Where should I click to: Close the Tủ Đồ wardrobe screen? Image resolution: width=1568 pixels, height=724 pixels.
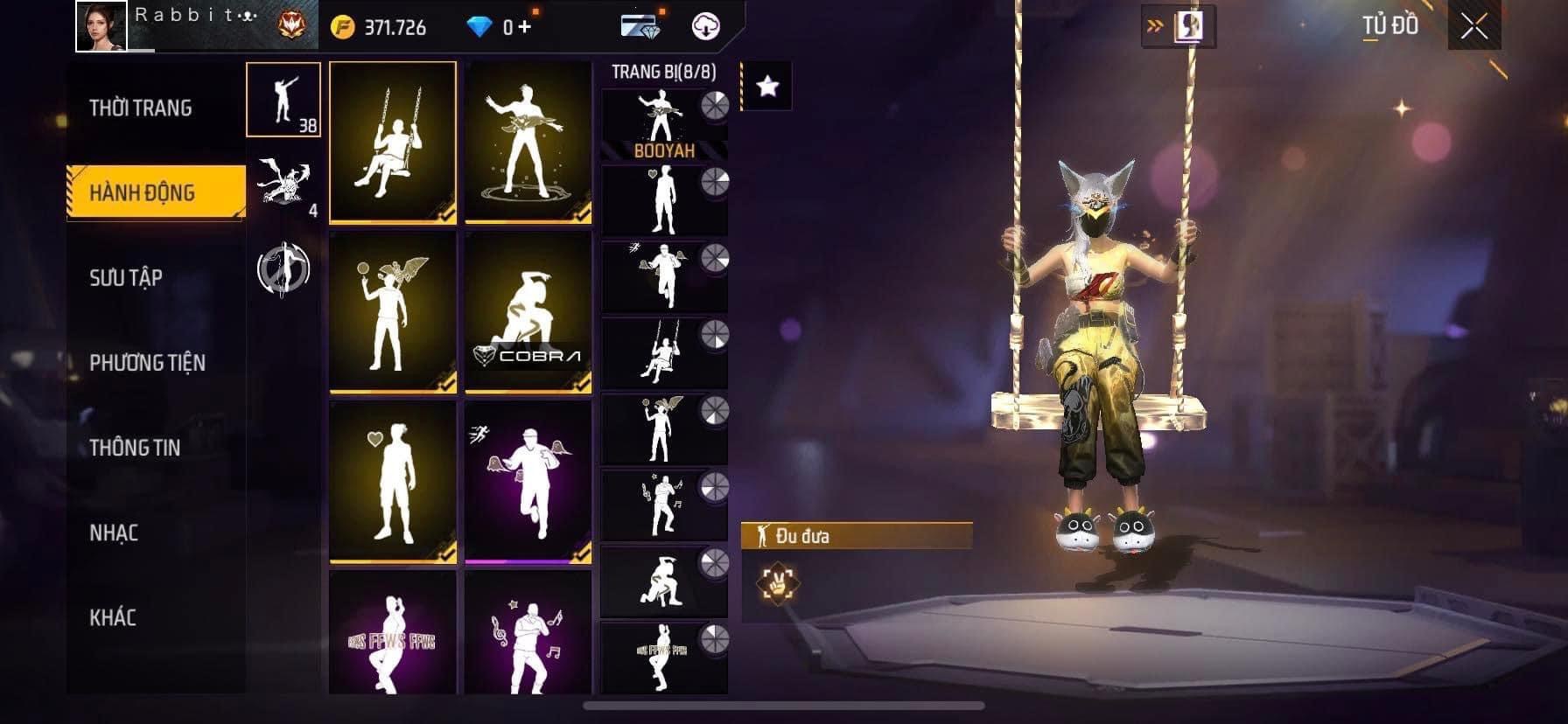tap(1473, 27)
